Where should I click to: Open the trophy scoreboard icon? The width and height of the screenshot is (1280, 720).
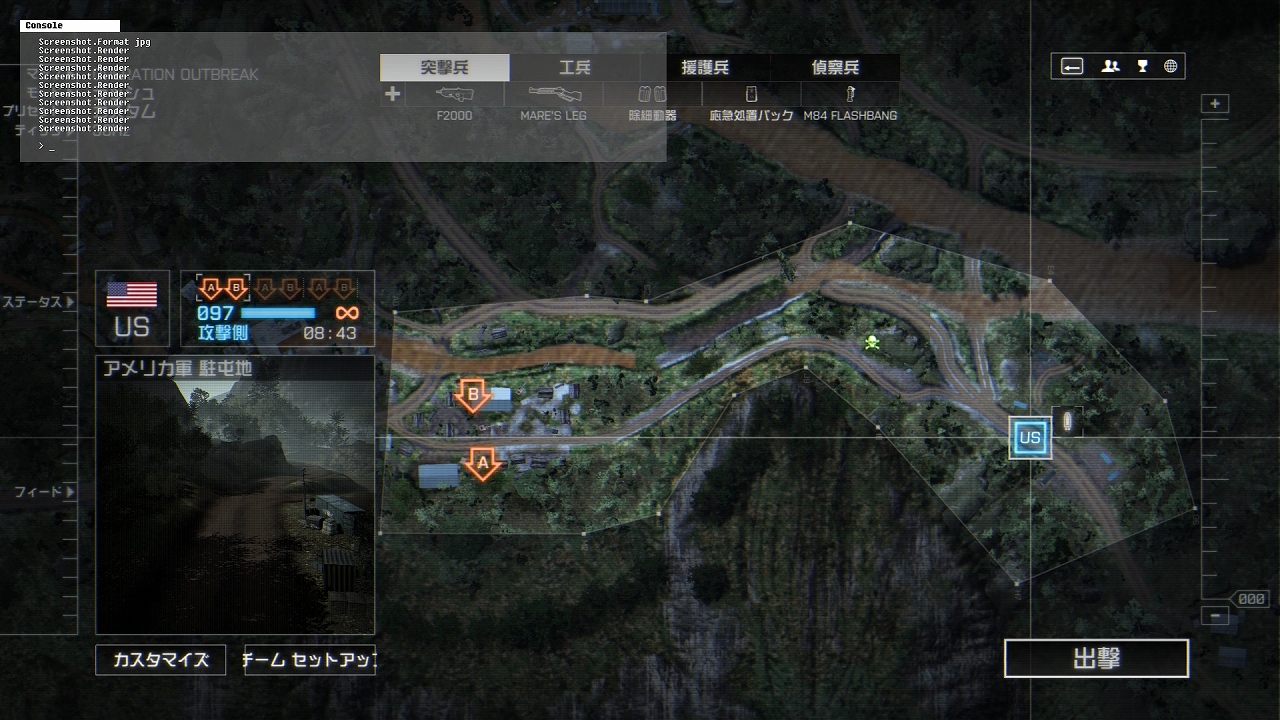(1142, 67)
